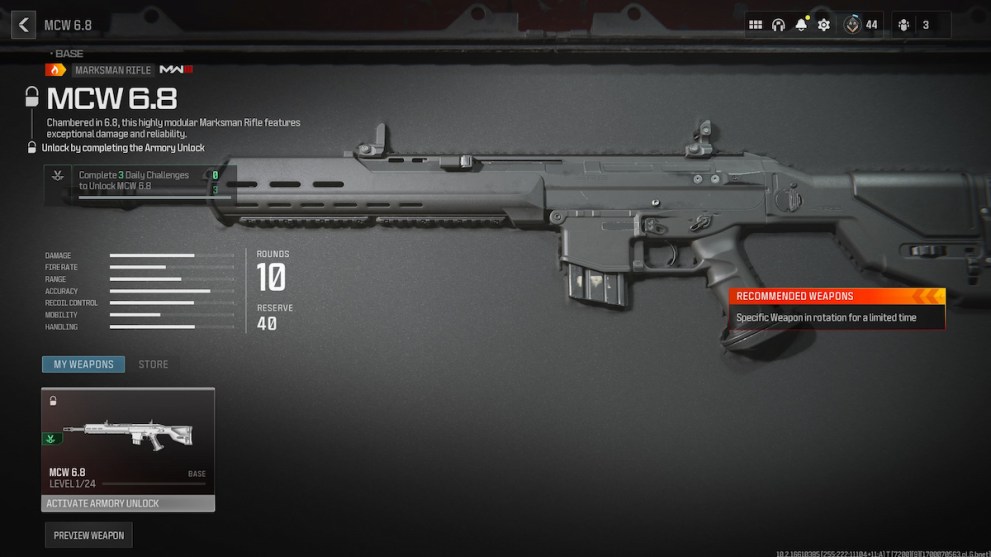Click the Preview Weapon button

89,535
